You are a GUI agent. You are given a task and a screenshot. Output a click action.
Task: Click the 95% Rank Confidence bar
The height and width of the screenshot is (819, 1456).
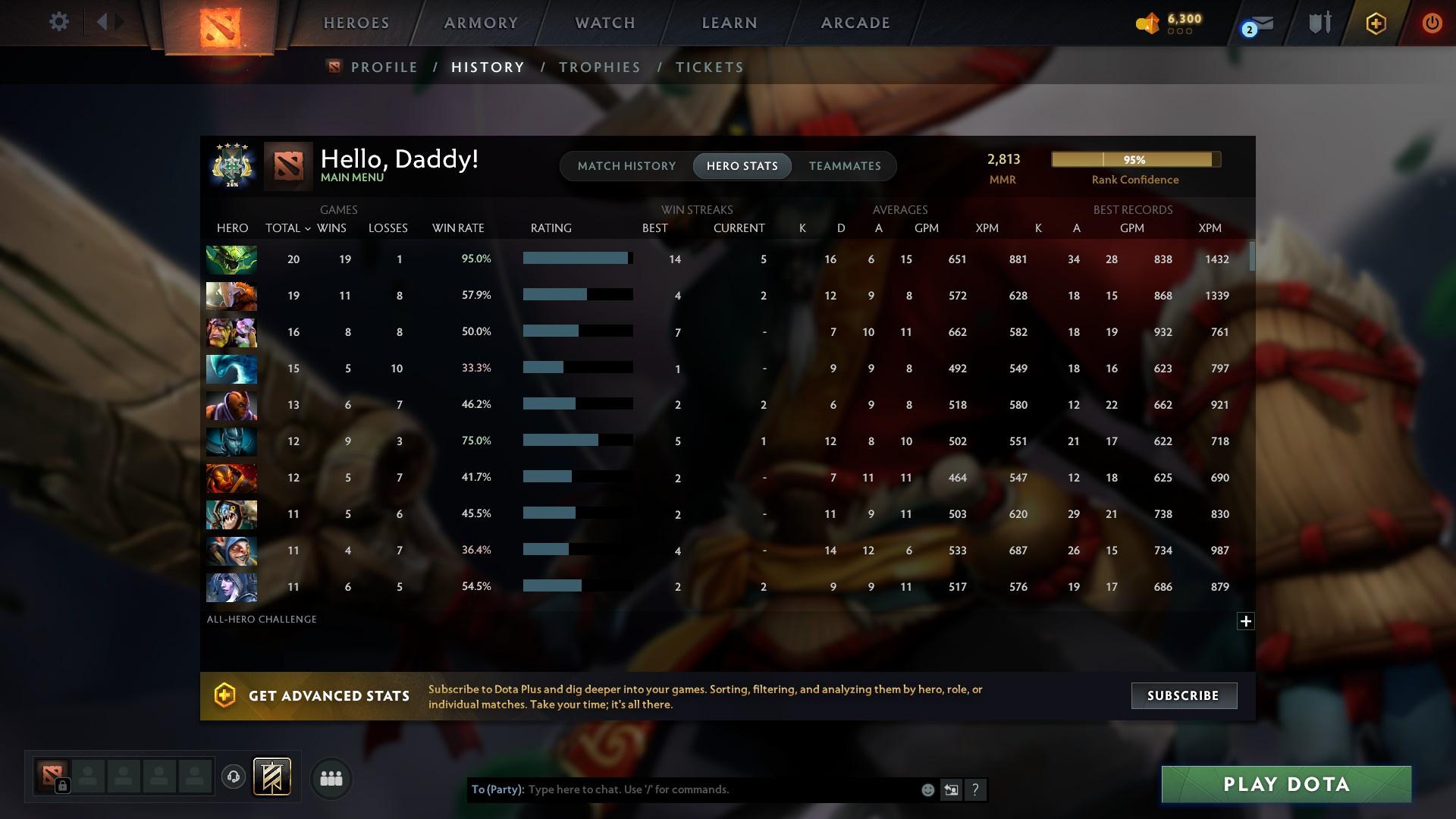point(1134,159)
